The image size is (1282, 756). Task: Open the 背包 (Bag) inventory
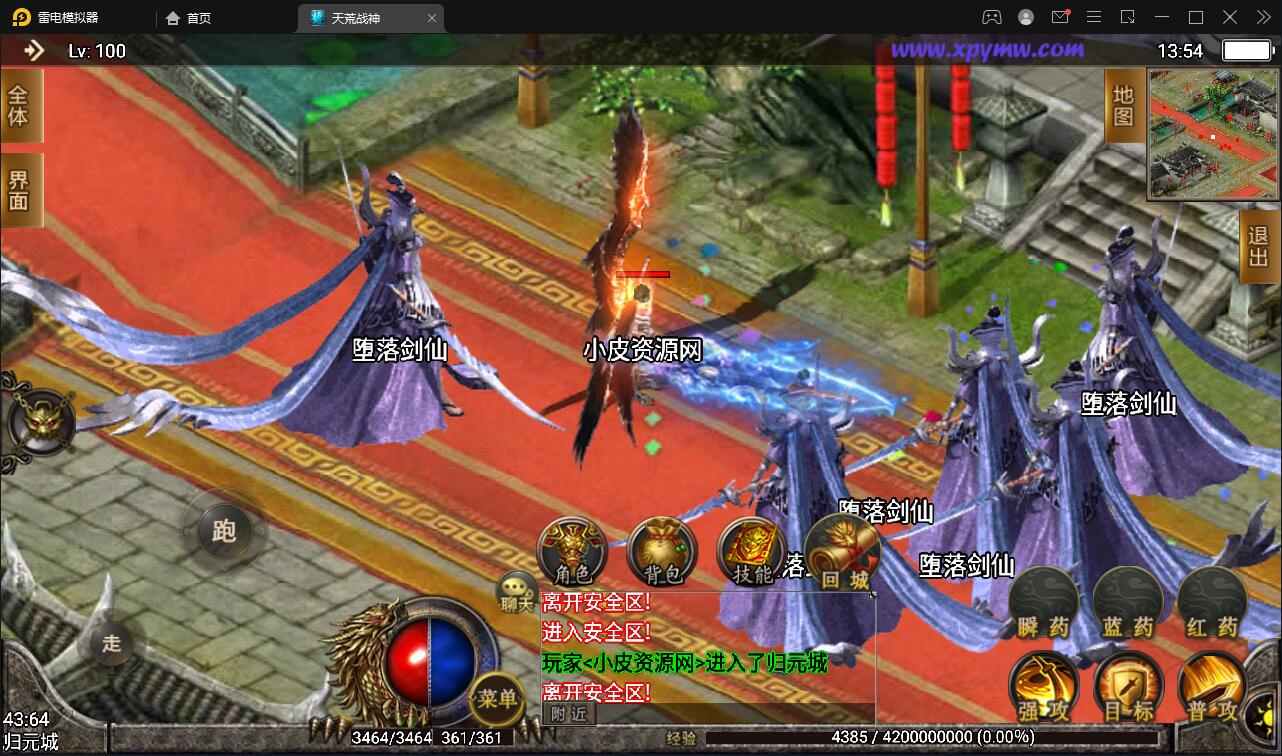661,551
